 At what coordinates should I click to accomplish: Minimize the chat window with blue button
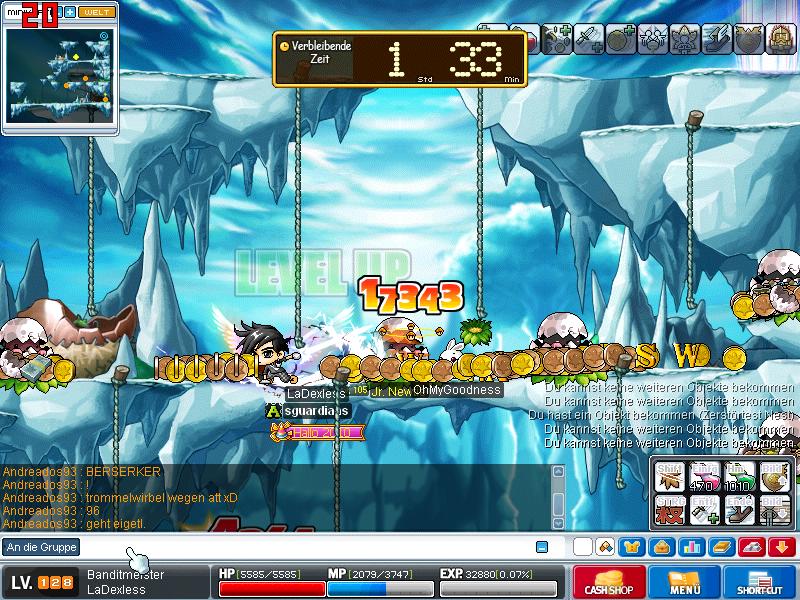(x=542, y=547)
